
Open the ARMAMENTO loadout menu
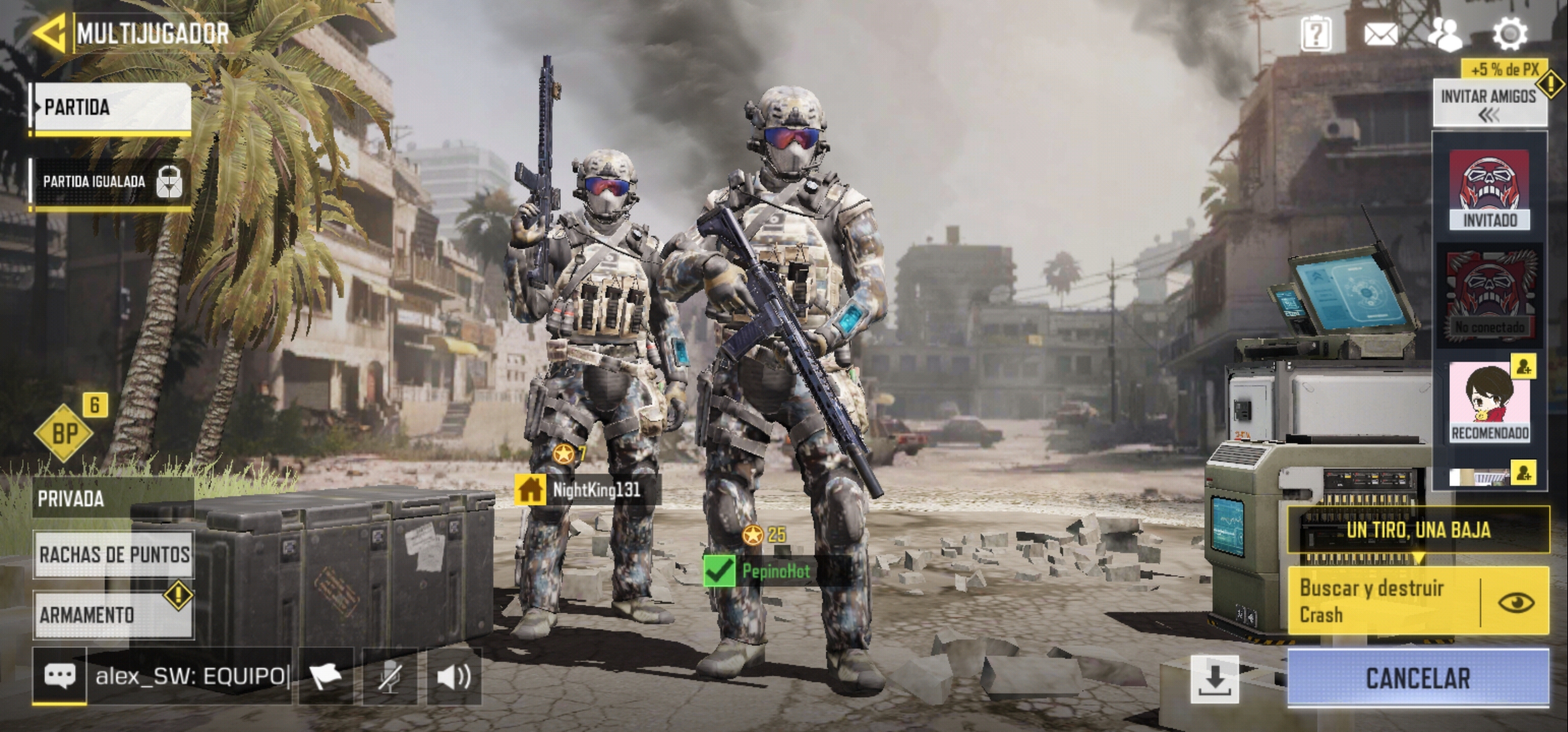coord(113,615)
